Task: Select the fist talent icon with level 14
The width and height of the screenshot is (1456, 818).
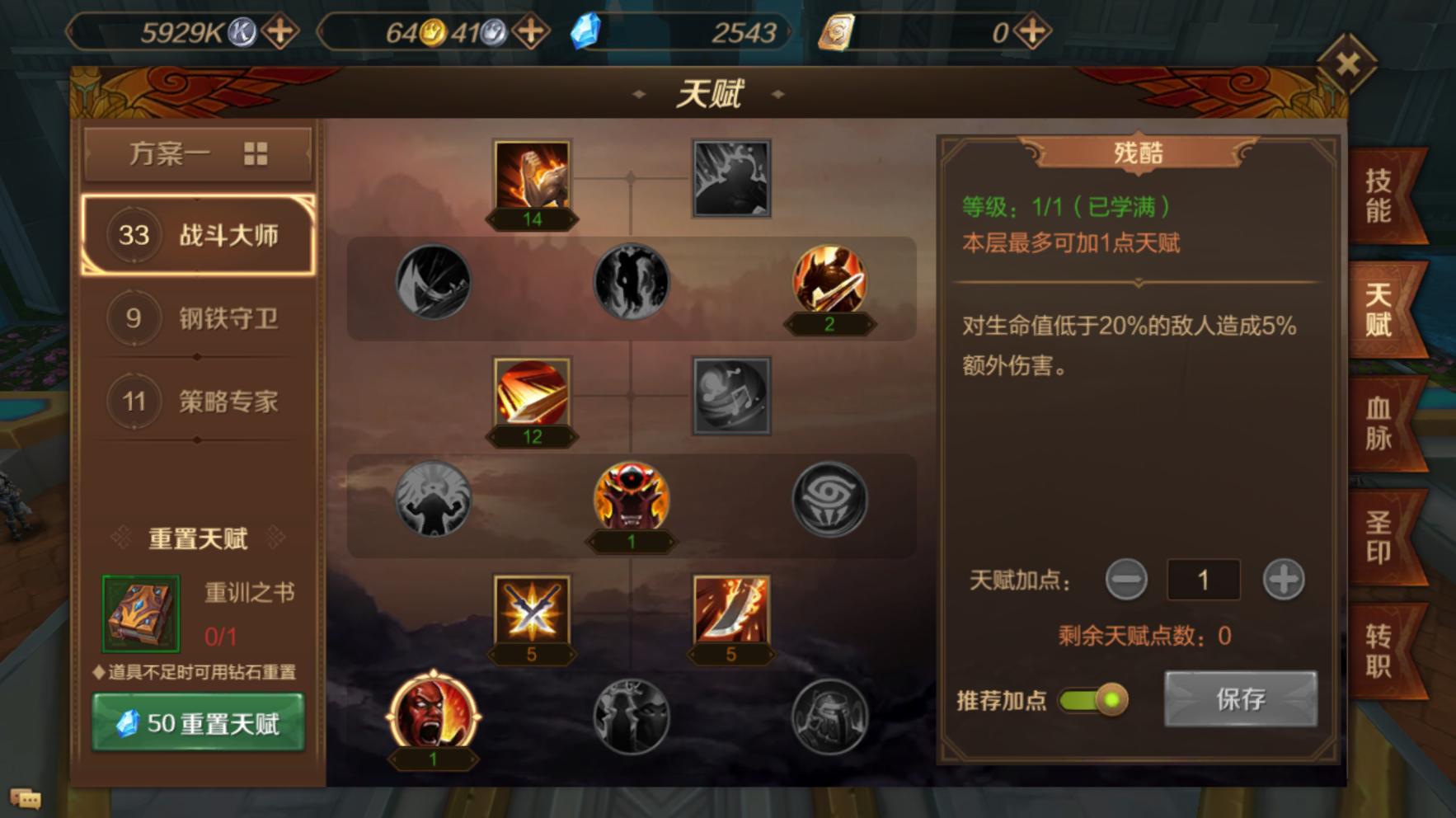Action: [x=532, y=177]
